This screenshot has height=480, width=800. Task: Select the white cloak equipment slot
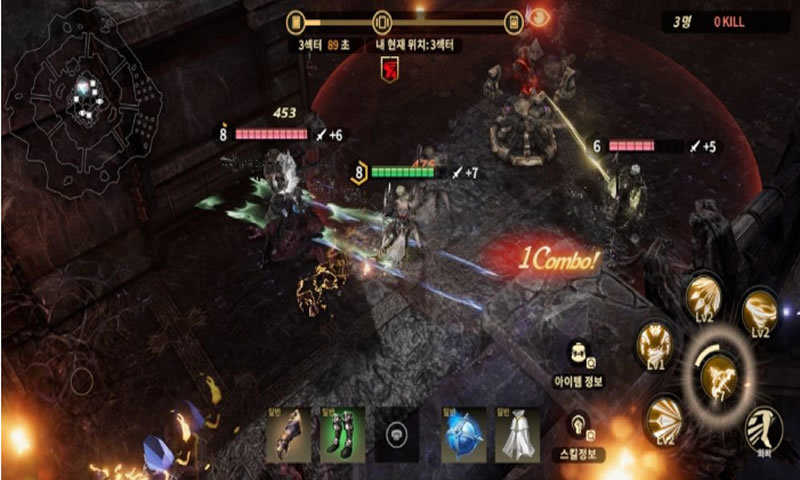(517, 435)
